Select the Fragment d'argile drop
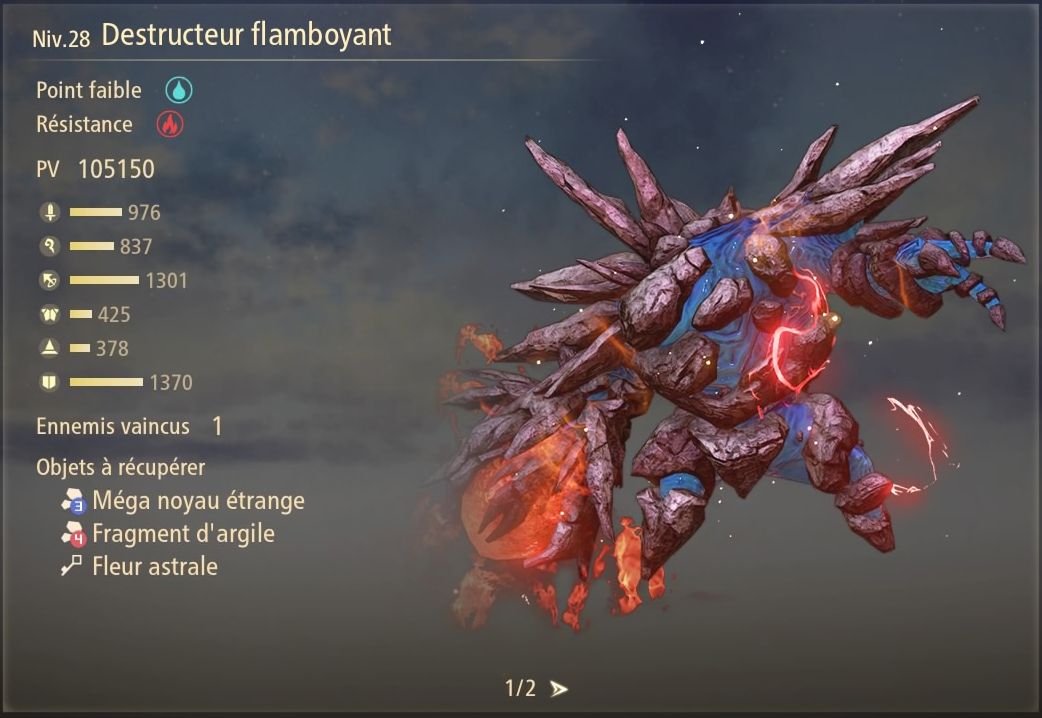 pos(182,533)
